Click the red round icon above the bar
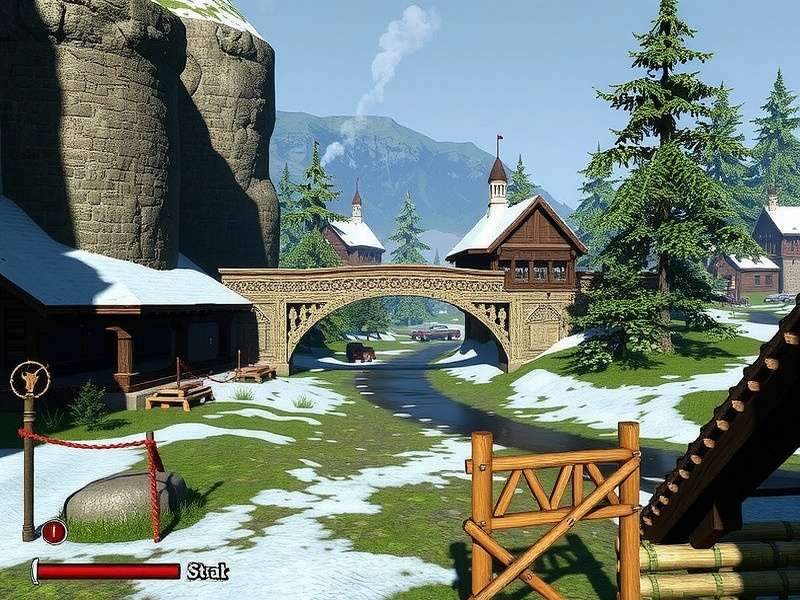 (x=54, y=532)
